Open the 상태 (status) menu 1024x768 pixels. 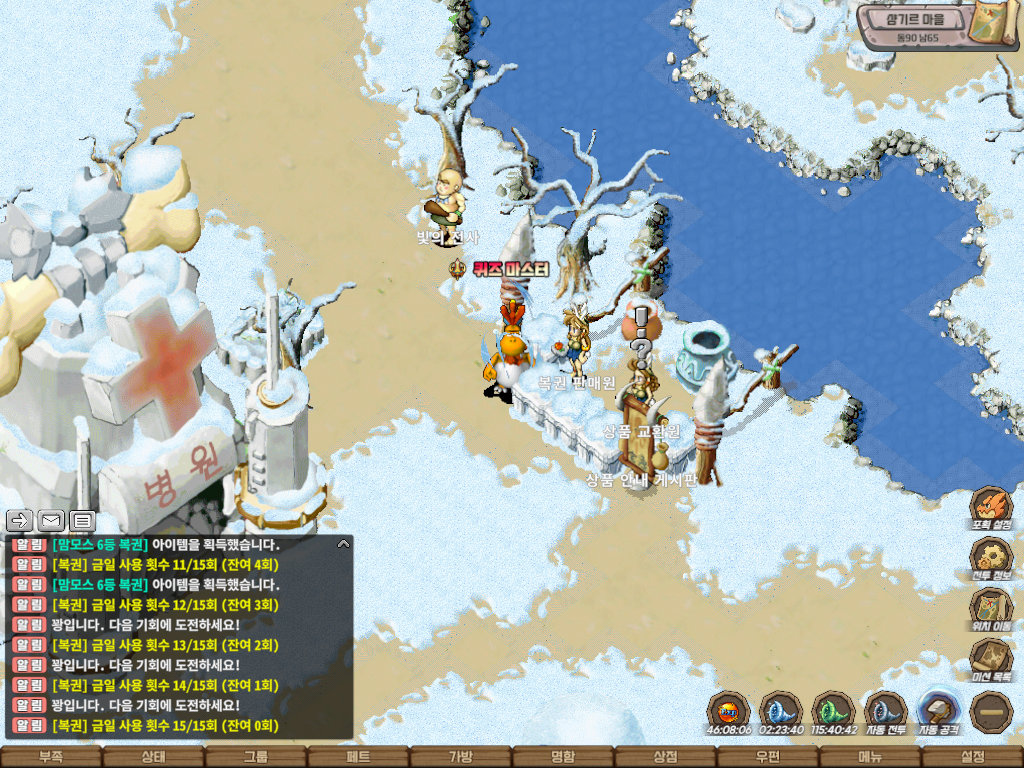click(x=153, y=757)
